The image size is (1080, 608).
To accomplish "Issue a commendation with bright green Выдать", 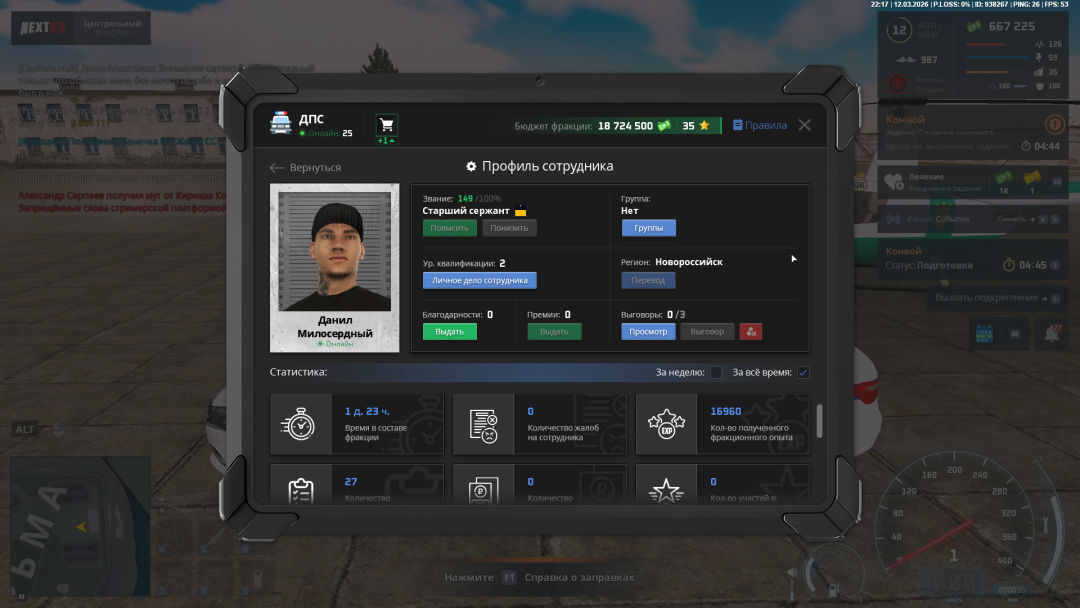I will (x=449, y=331).
